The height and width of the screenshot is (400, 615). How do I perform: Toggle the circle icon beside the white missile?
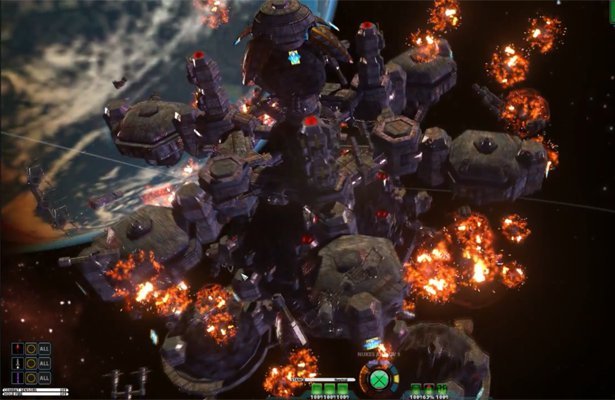[31, 363]
